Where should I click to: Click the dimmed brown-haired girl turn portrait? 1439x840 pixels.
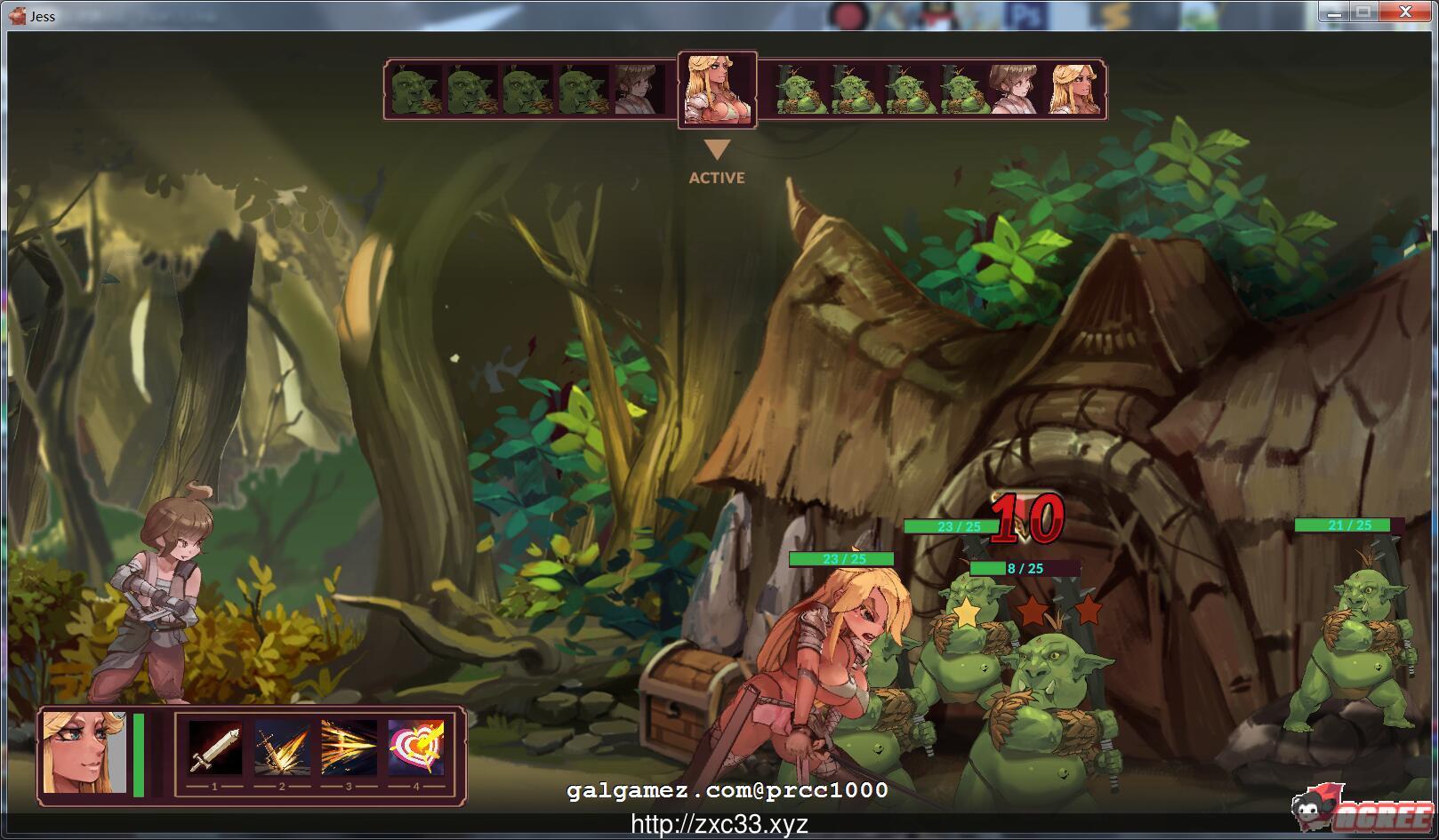pos(639,89)
